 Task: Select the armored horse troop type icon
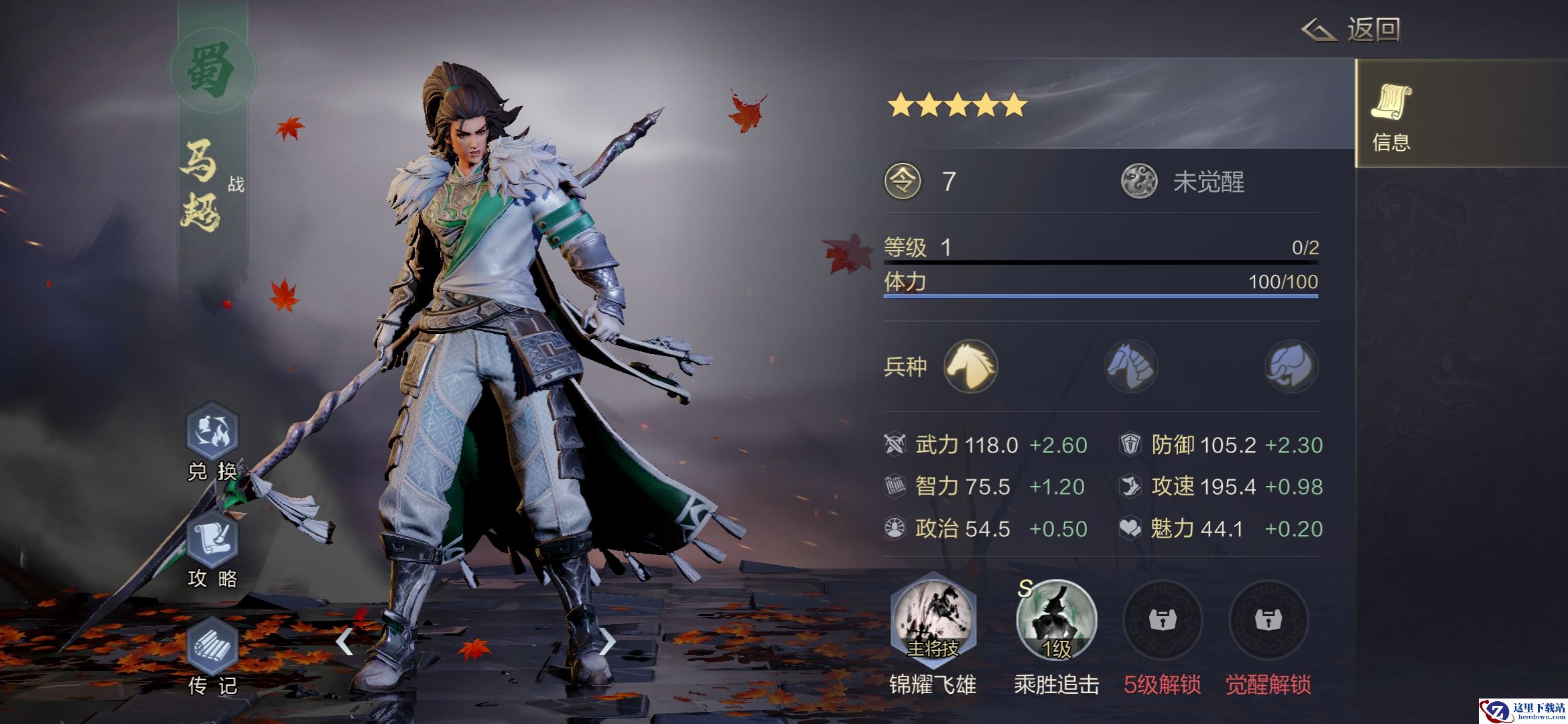(1131, 366)
